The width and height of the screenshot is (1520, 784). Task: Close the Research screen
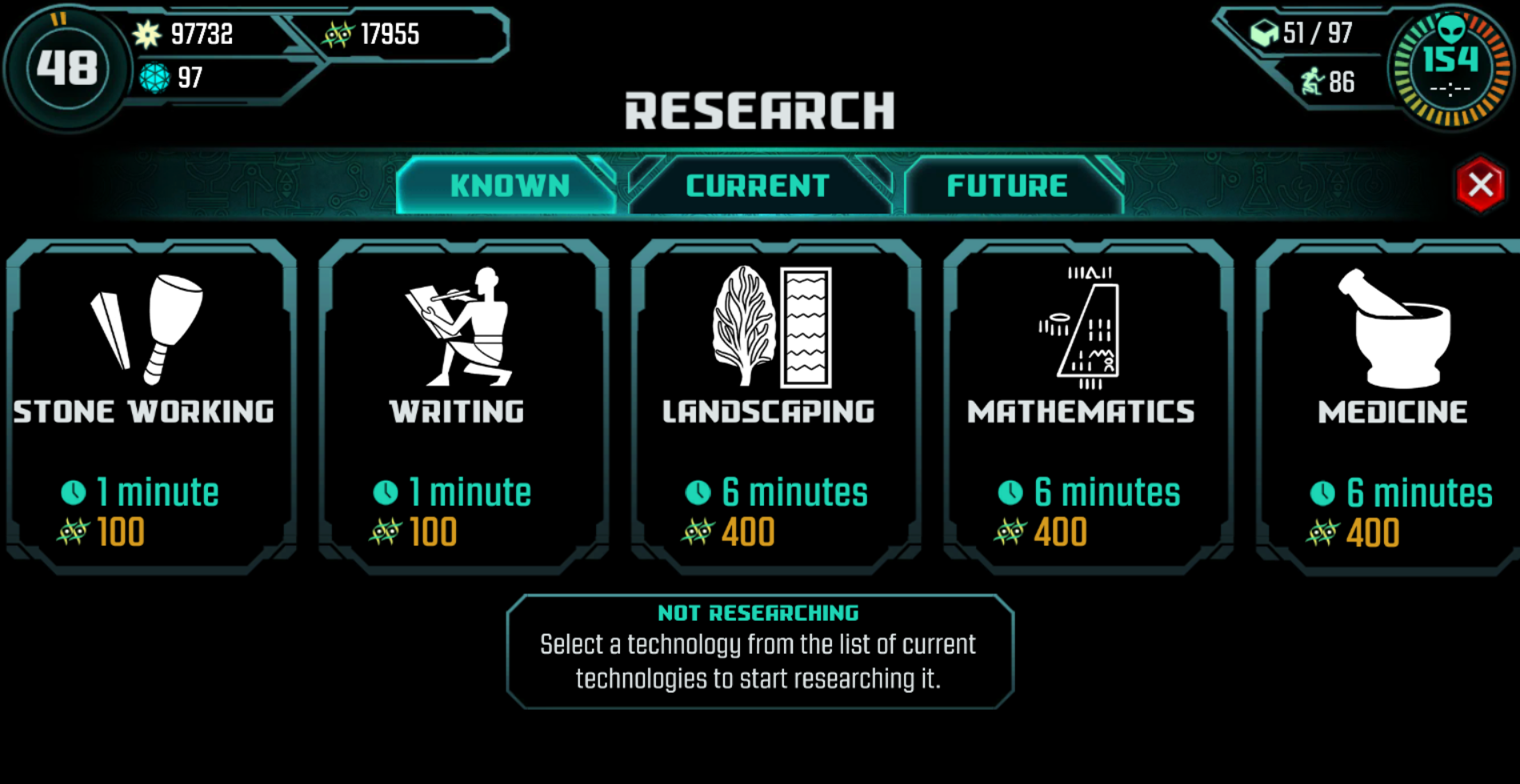tap(1480, 185)
